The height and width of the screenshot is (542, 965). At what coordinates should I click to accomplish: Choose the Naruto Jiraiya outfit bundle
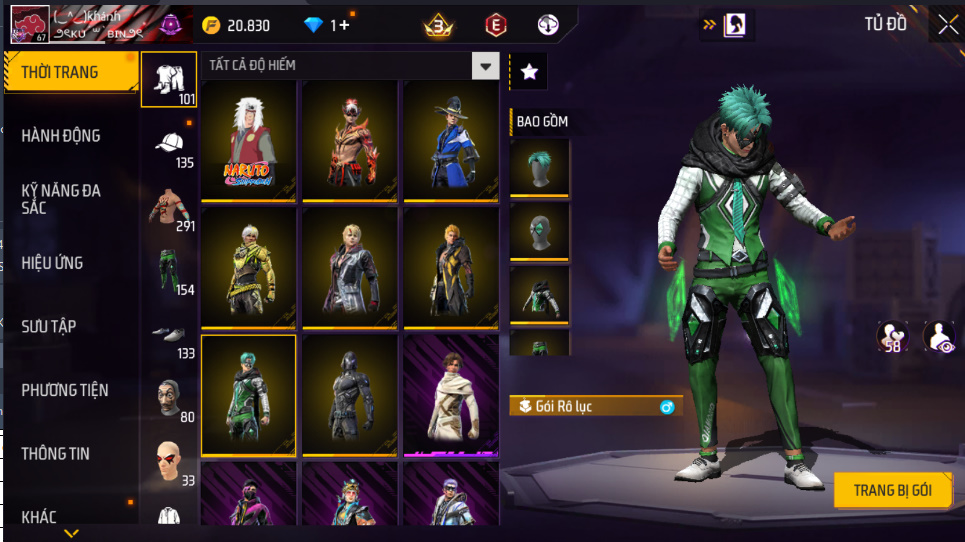[249, 141]
